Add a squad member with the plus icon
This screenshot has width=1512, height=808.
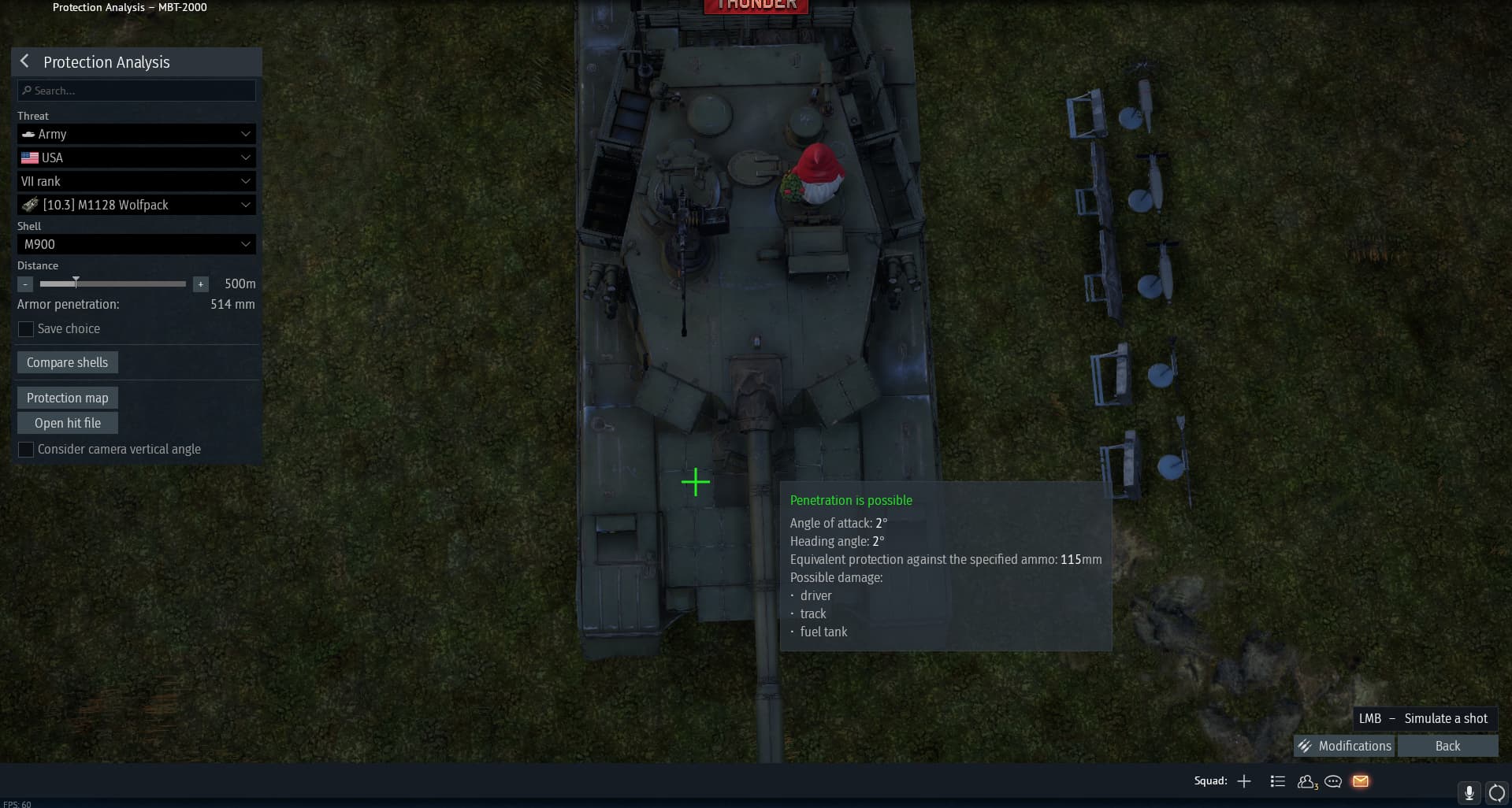coord(1244,781)
